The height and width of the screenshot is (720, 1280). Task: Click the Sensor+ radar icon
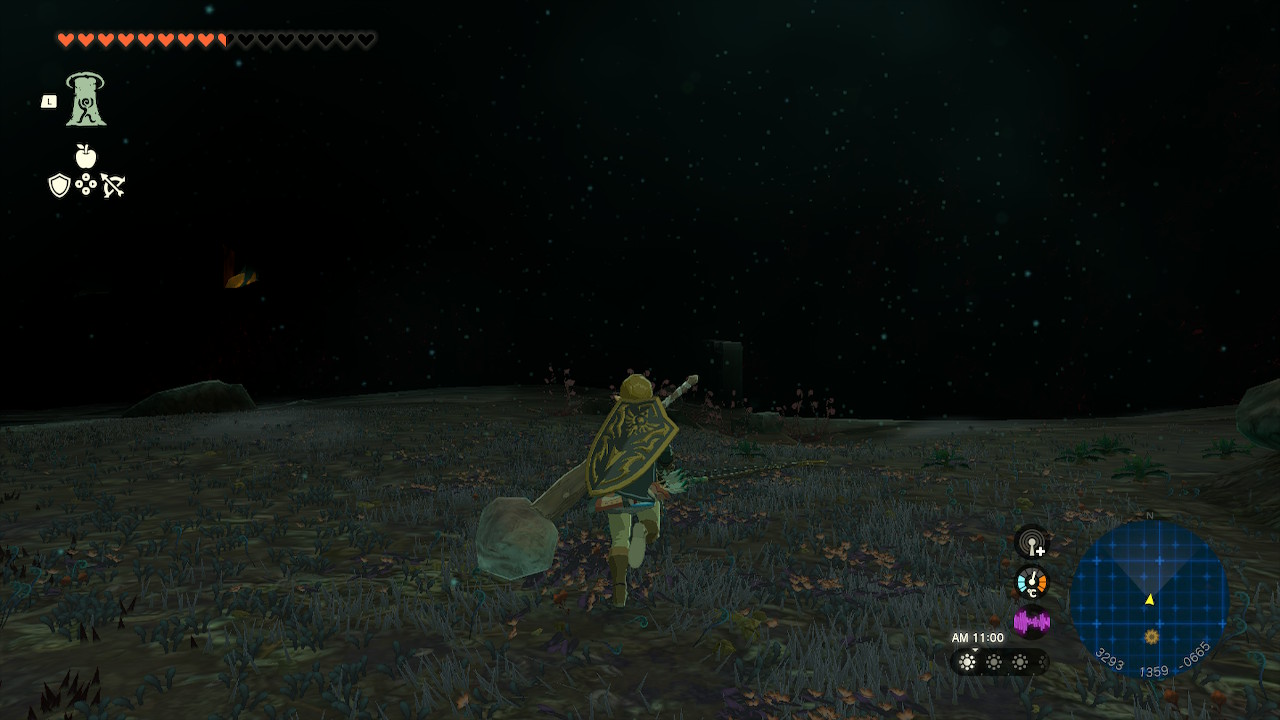1031,543
